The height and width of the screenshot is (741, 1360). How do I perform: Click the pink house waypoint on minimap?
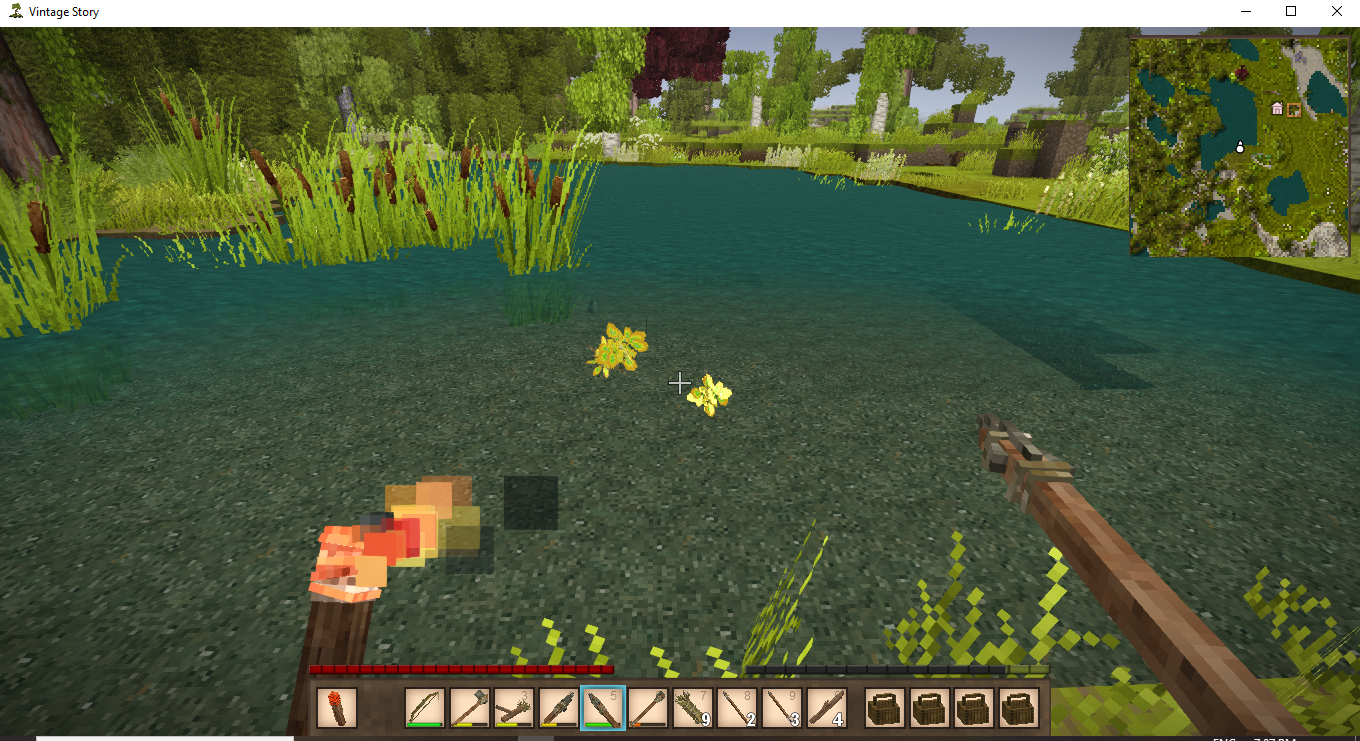[x=1277, y=108]
